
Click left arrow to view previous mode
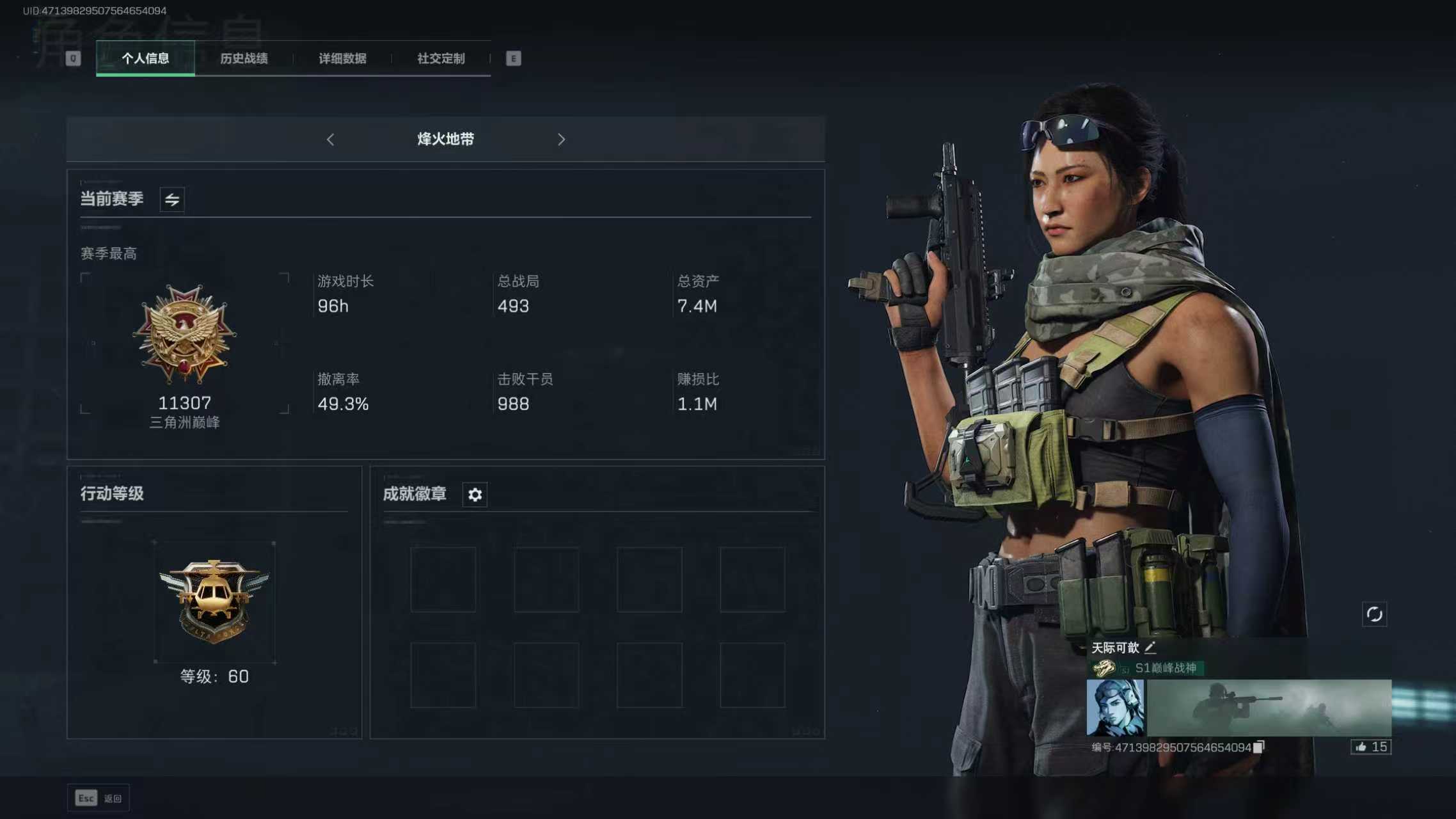pos(331,139)
